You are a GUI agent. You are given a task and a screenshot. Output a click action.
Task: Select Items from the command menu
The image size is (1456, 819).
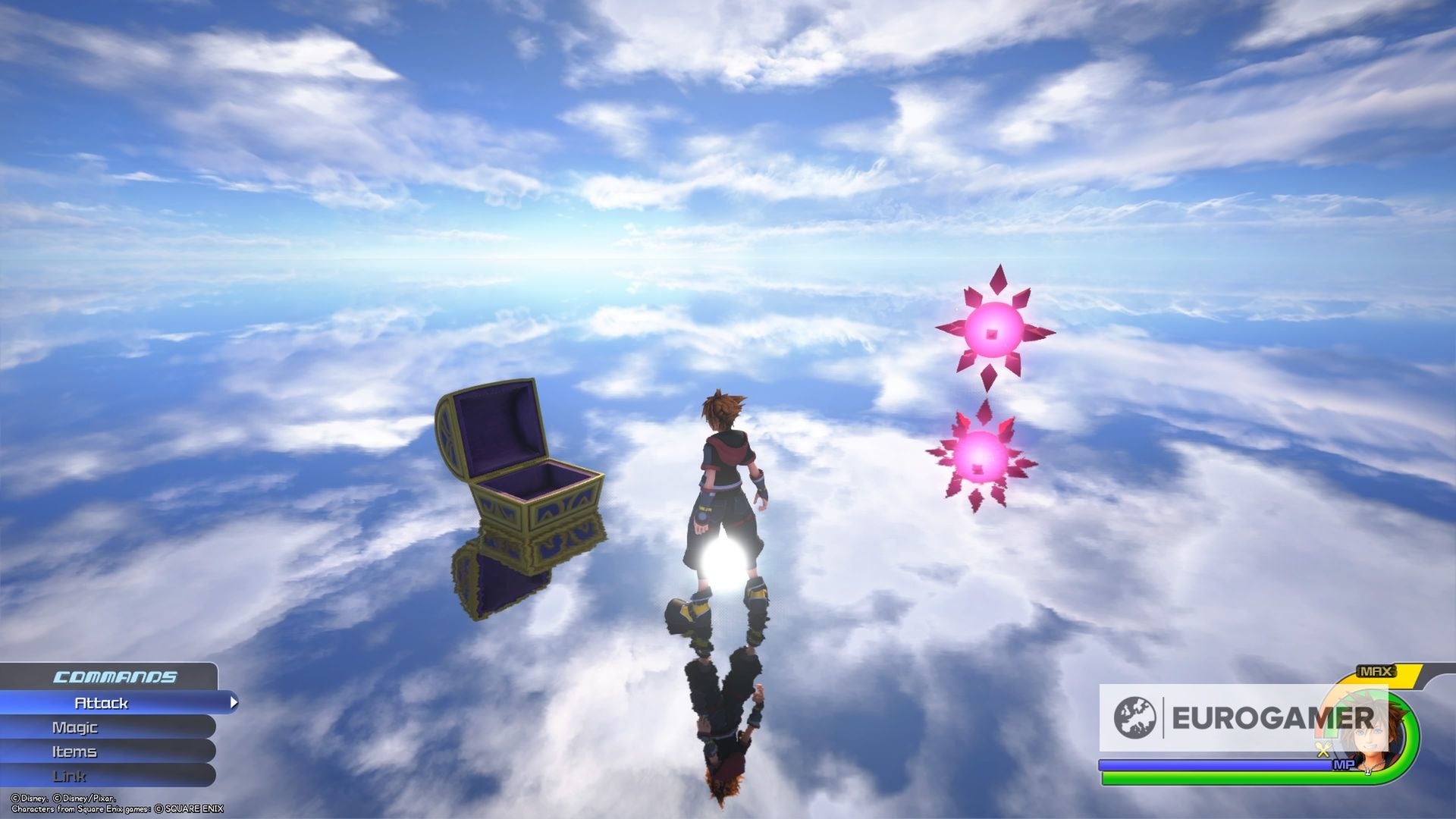pos(76,752)
